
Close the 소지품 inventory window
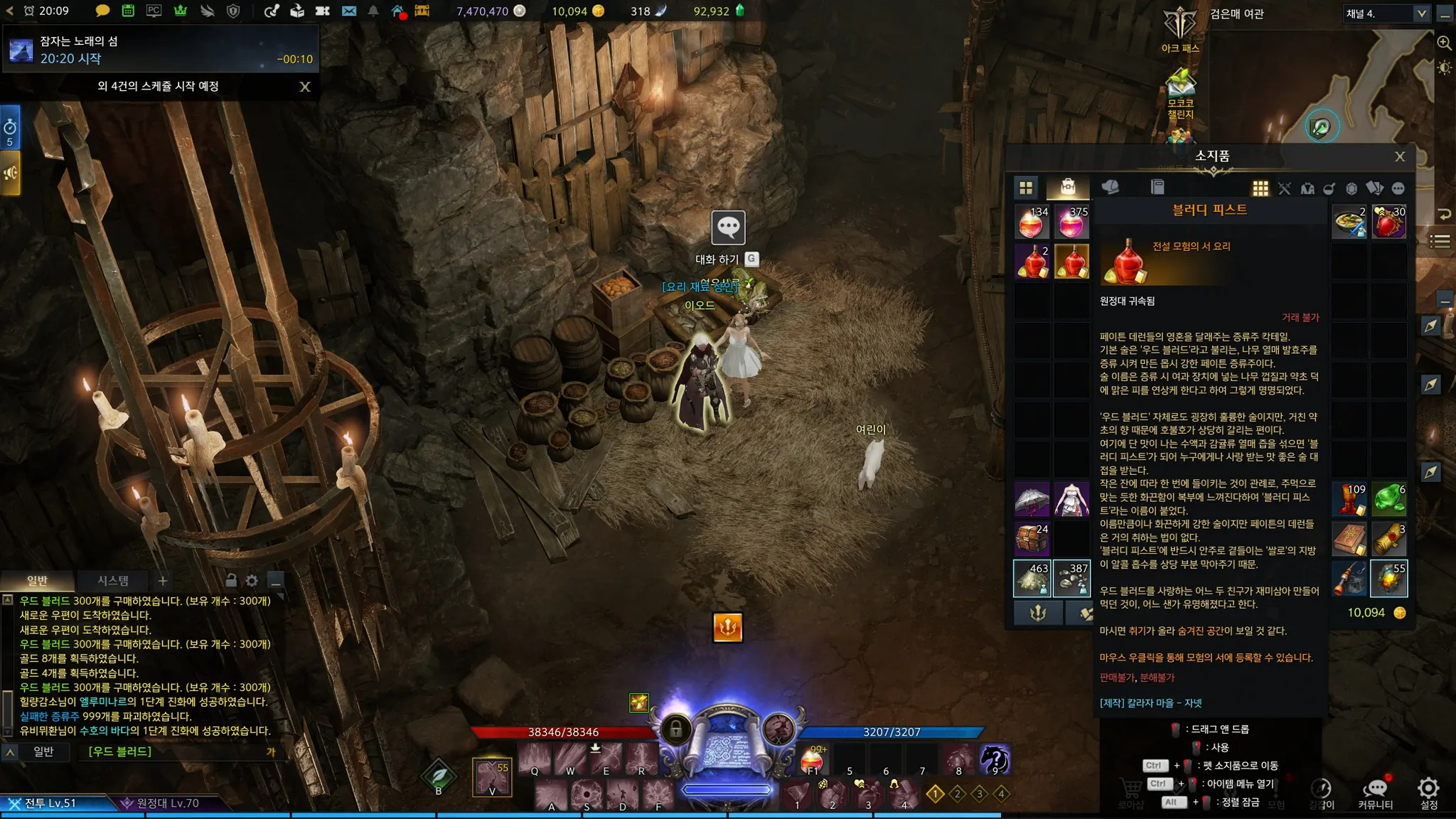click(1399, 156)
